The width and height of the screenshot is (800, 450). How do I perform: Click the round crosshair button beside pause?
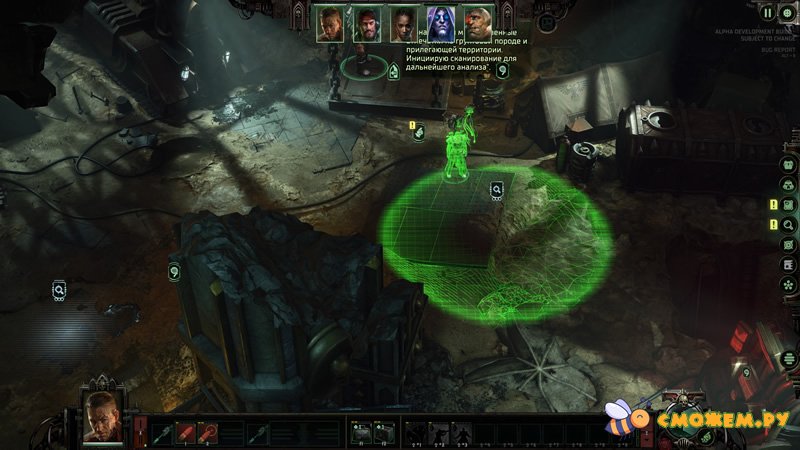click(786, 13)
